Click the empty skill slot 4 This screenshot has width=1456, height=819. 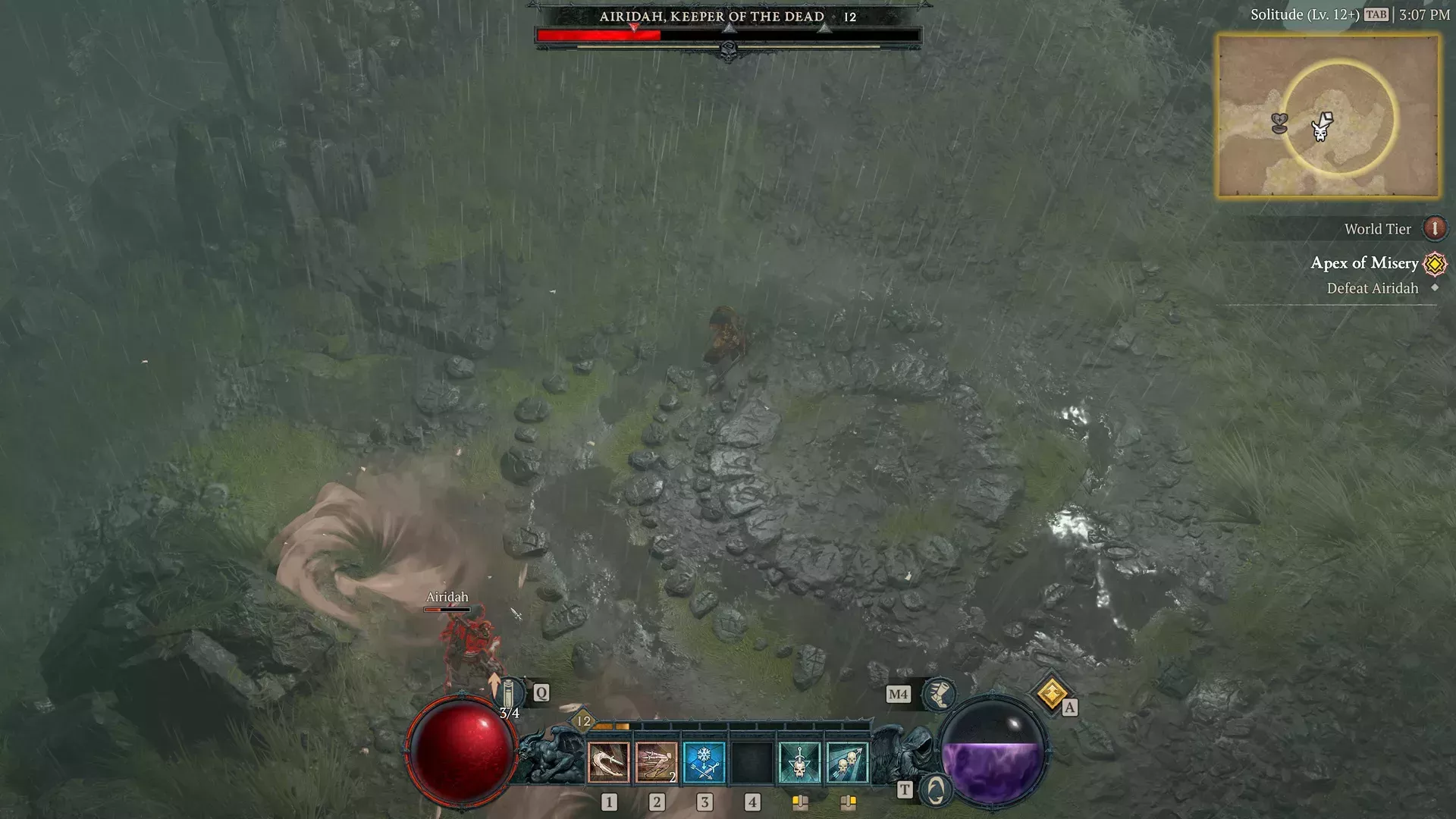(x=753, y=762)
